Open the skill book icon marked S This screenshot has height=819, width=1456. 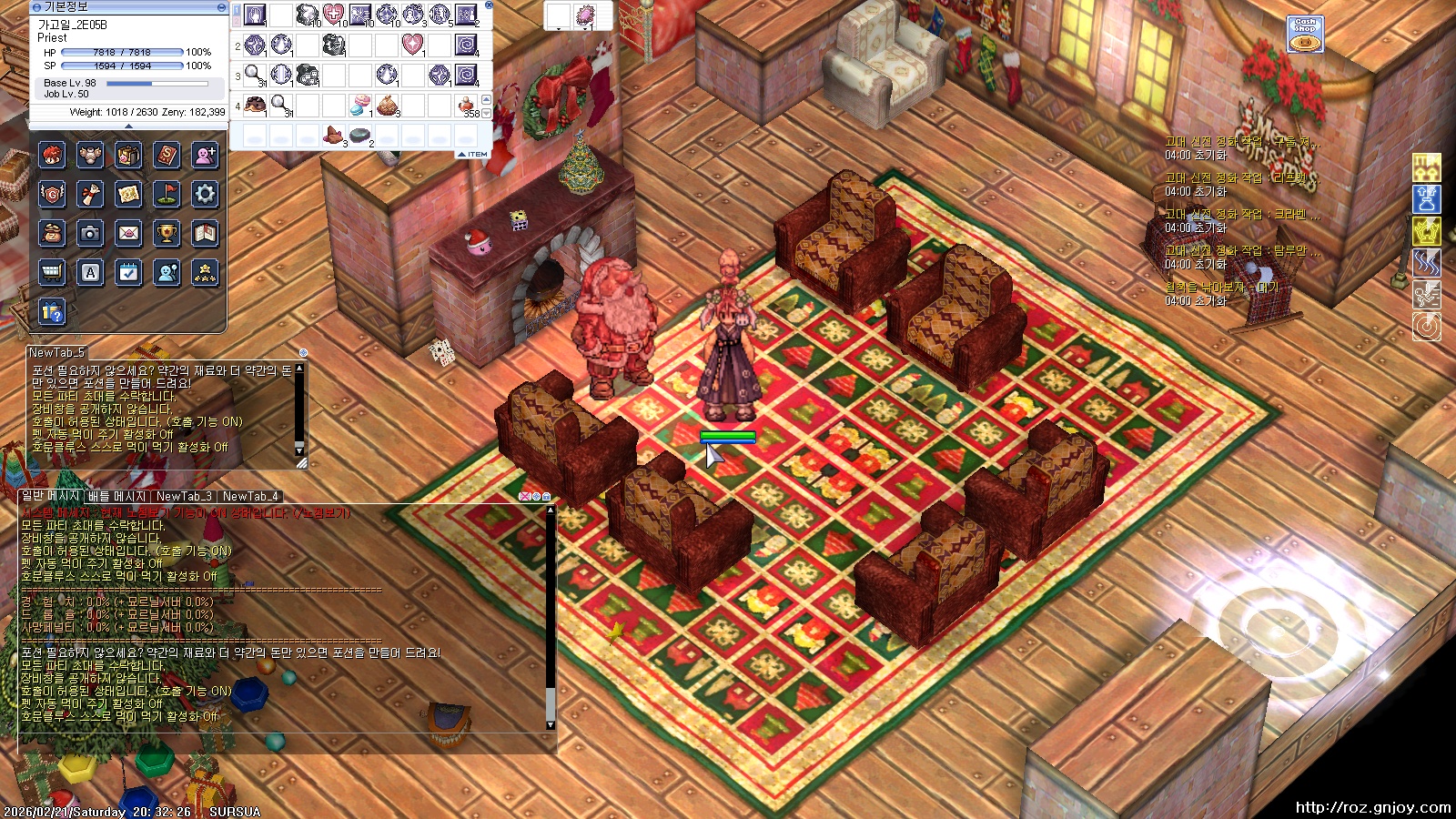click(167, 156)
